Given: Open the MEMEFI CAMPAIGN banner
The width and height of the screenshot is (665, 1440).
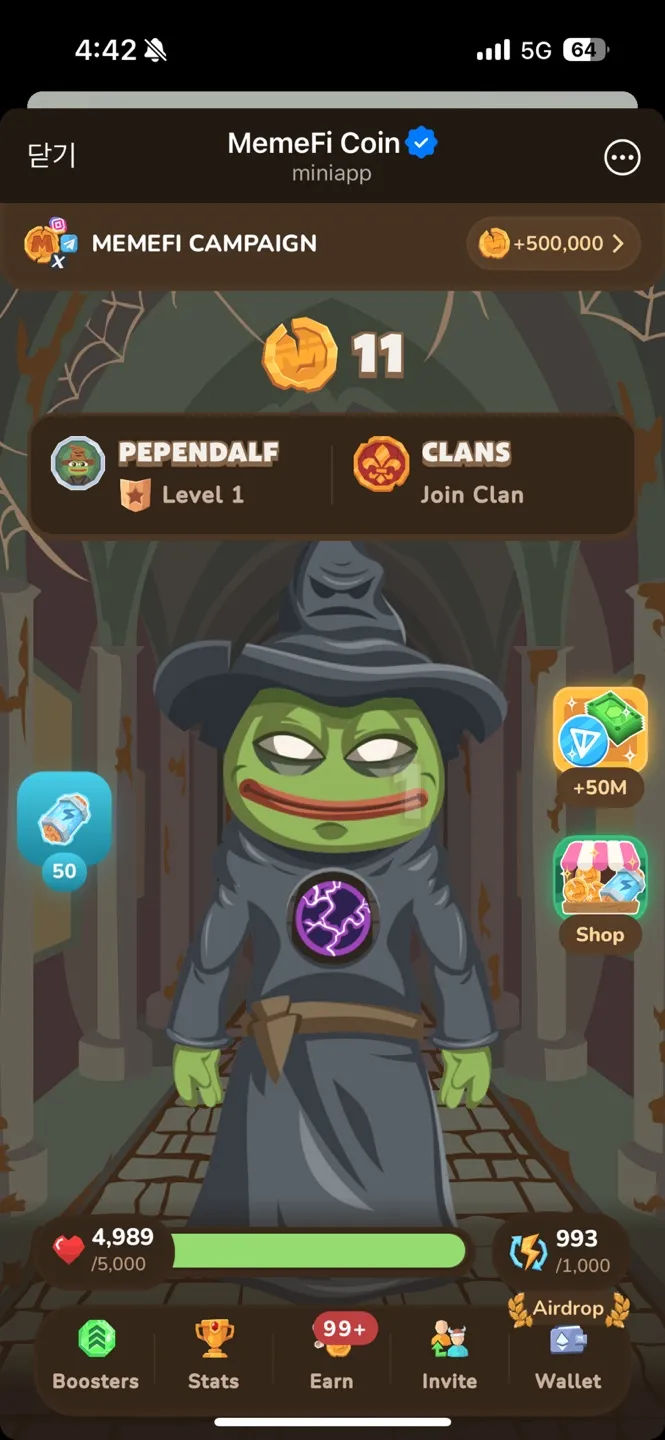Looking at the screenshot, I should 205,244.
